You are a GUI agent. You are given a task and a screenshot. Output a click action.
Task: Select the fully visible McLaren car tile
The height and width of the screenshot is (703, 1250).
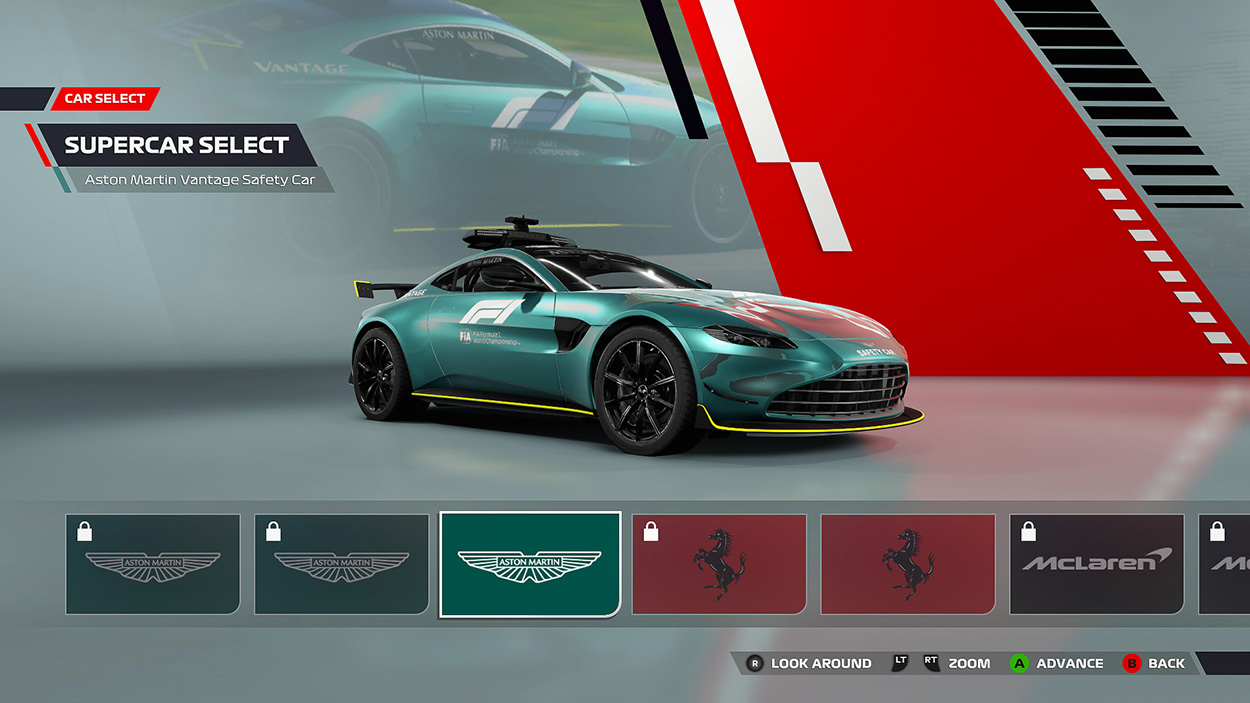[x=1096, y=564]
